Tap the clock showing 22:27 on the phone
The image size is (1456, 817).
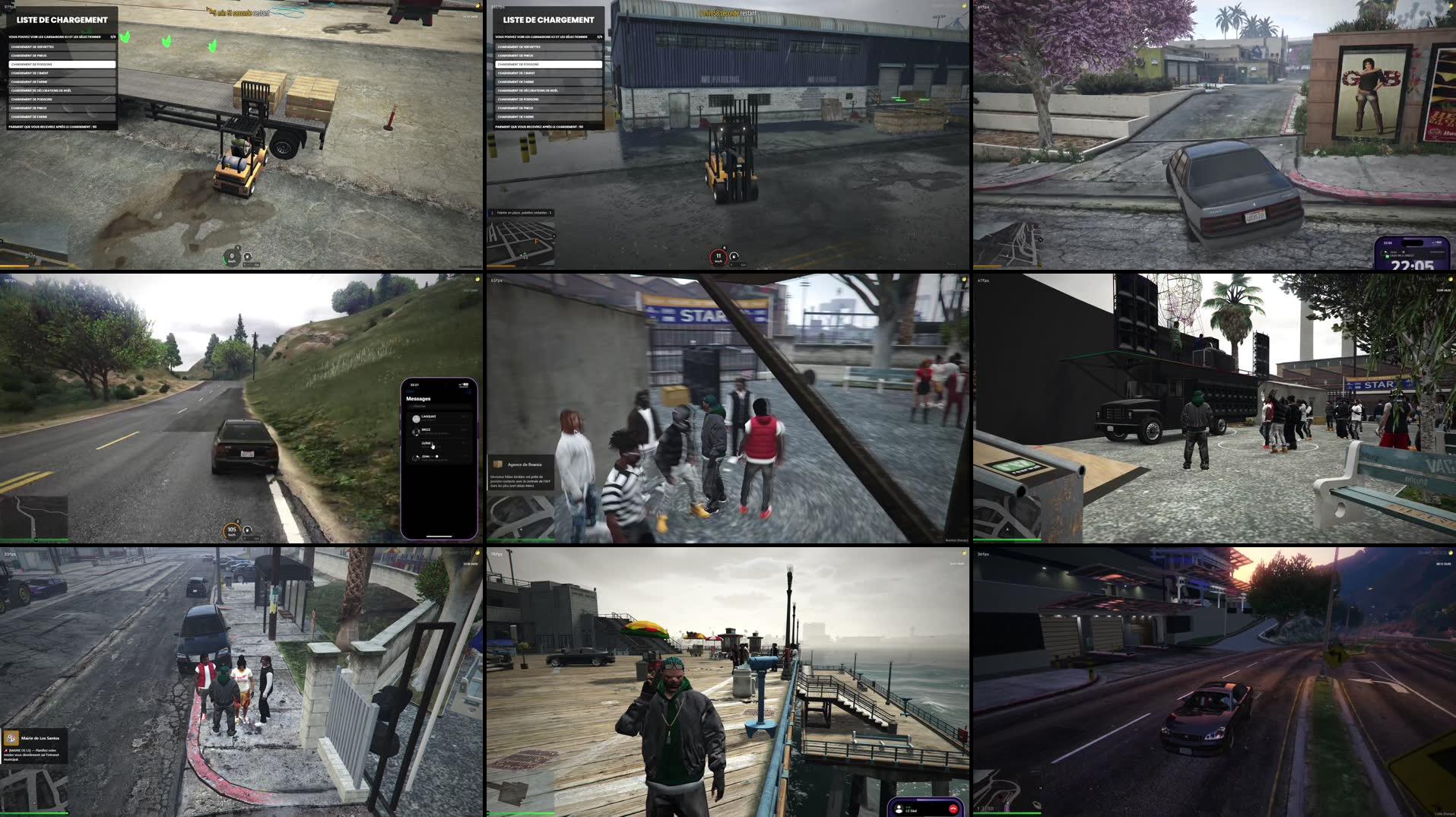[x=414, y=385]
